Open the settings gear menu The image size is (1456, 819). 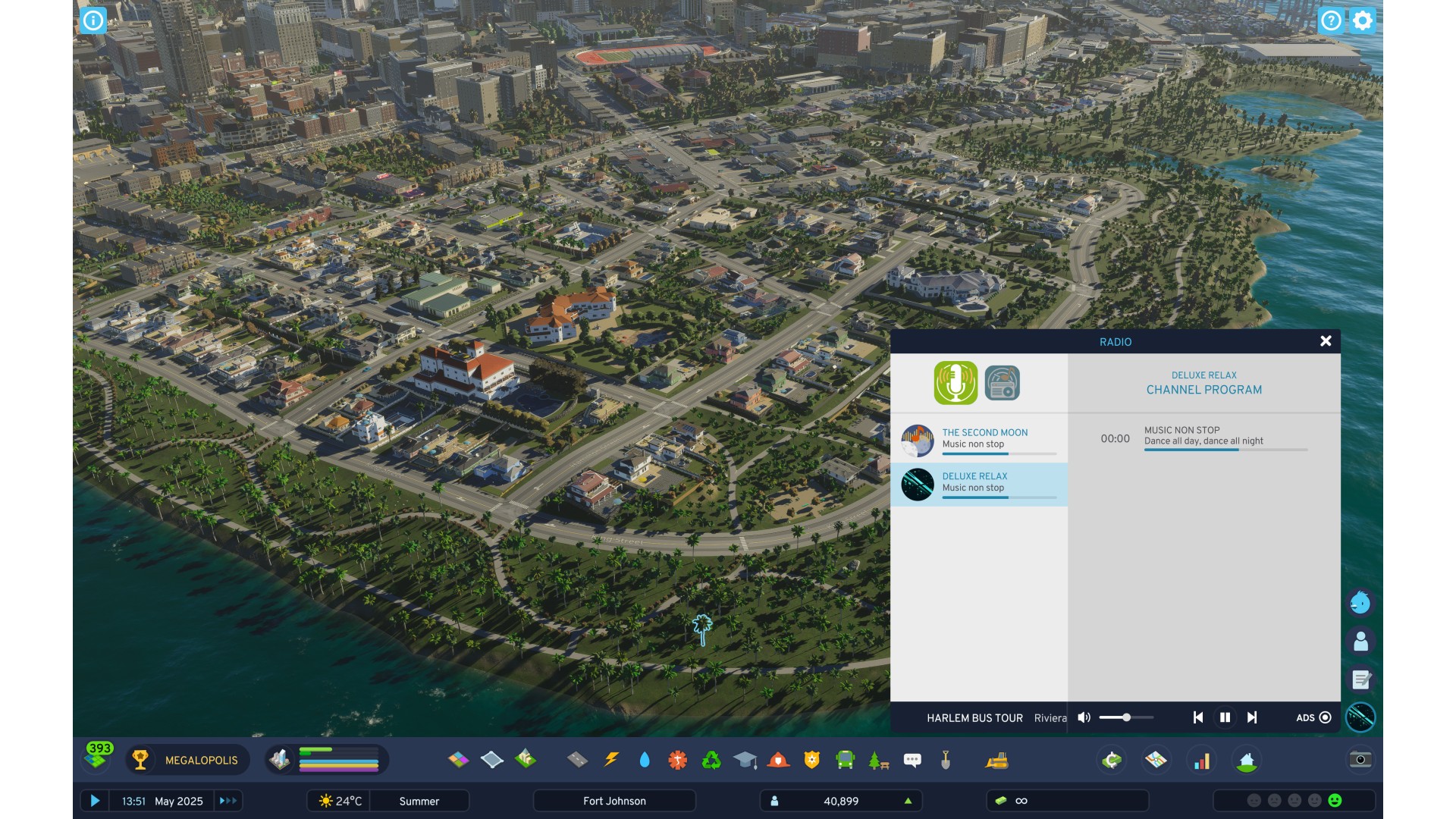click(1363, 20)
